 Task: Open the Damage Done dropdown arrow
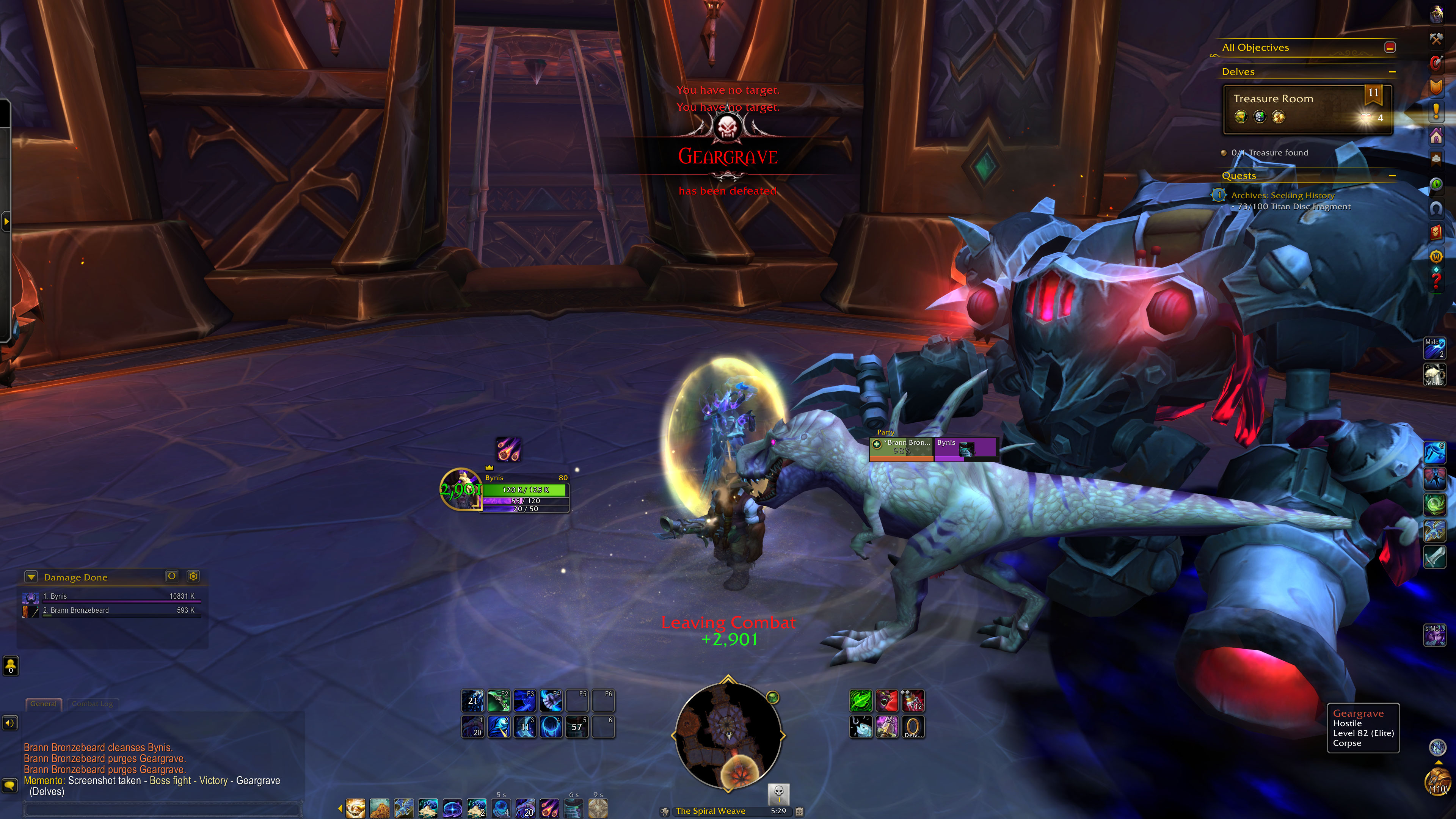pyautogui.click(x=31, y=577)
